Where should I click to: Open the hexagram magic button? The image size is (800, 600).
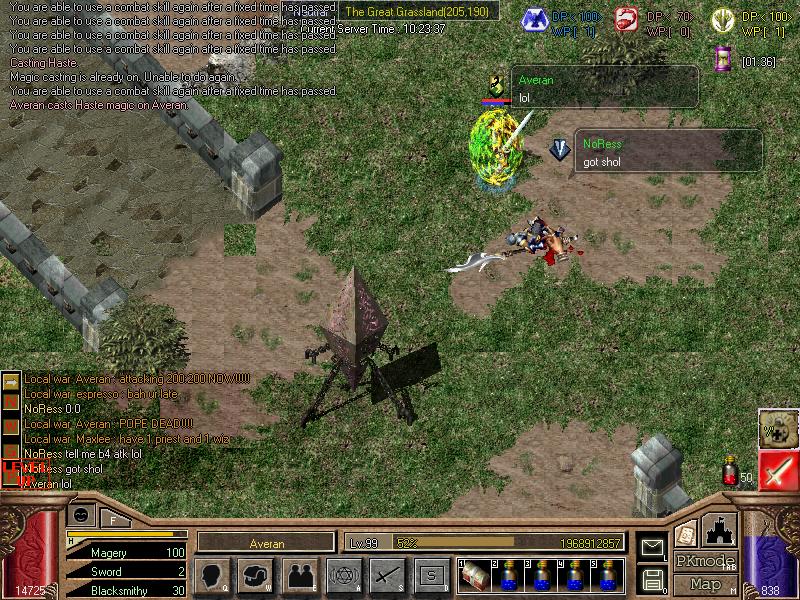(x=344, y=575)
